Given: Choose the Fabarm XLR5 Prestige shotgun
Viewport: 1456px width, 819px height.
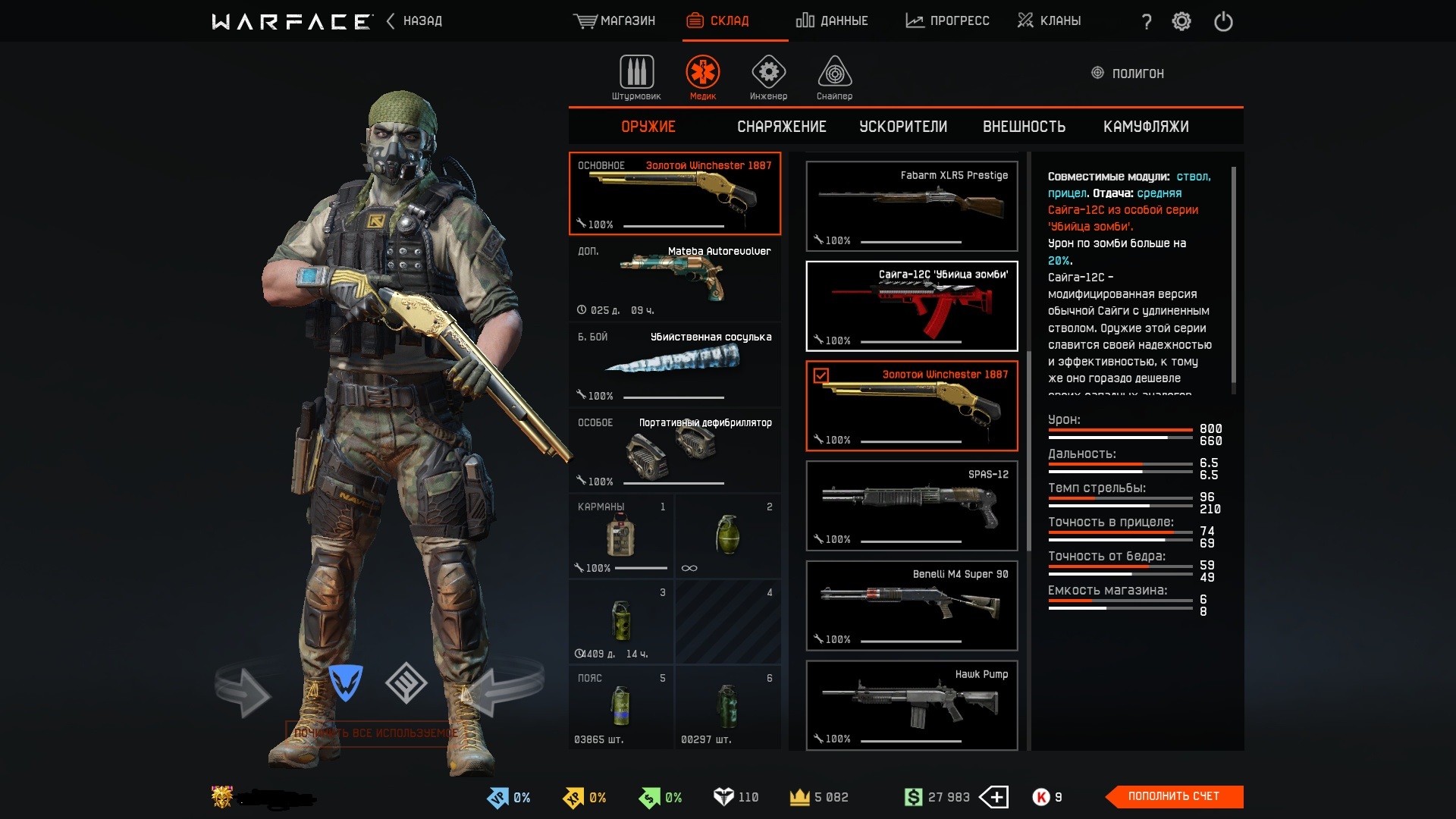Looking at the screenshot, I should (912, 206).
